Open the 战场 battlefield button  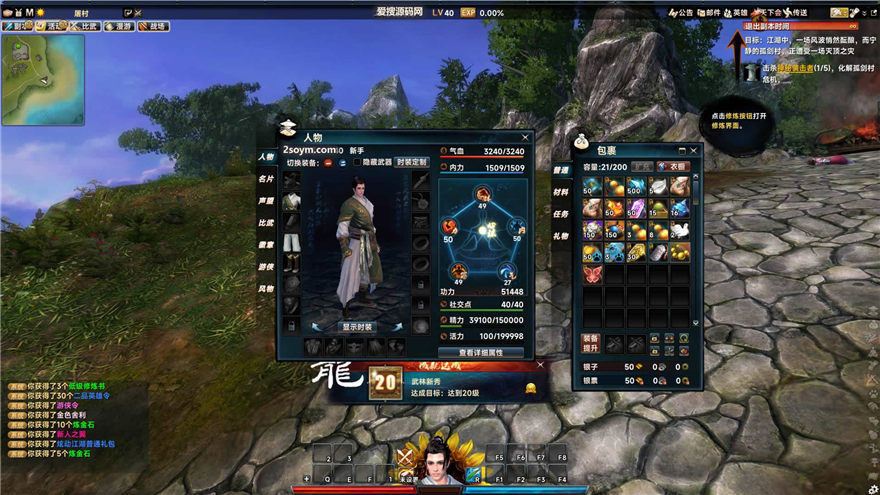pyautogui.click(x=155, y=27)
